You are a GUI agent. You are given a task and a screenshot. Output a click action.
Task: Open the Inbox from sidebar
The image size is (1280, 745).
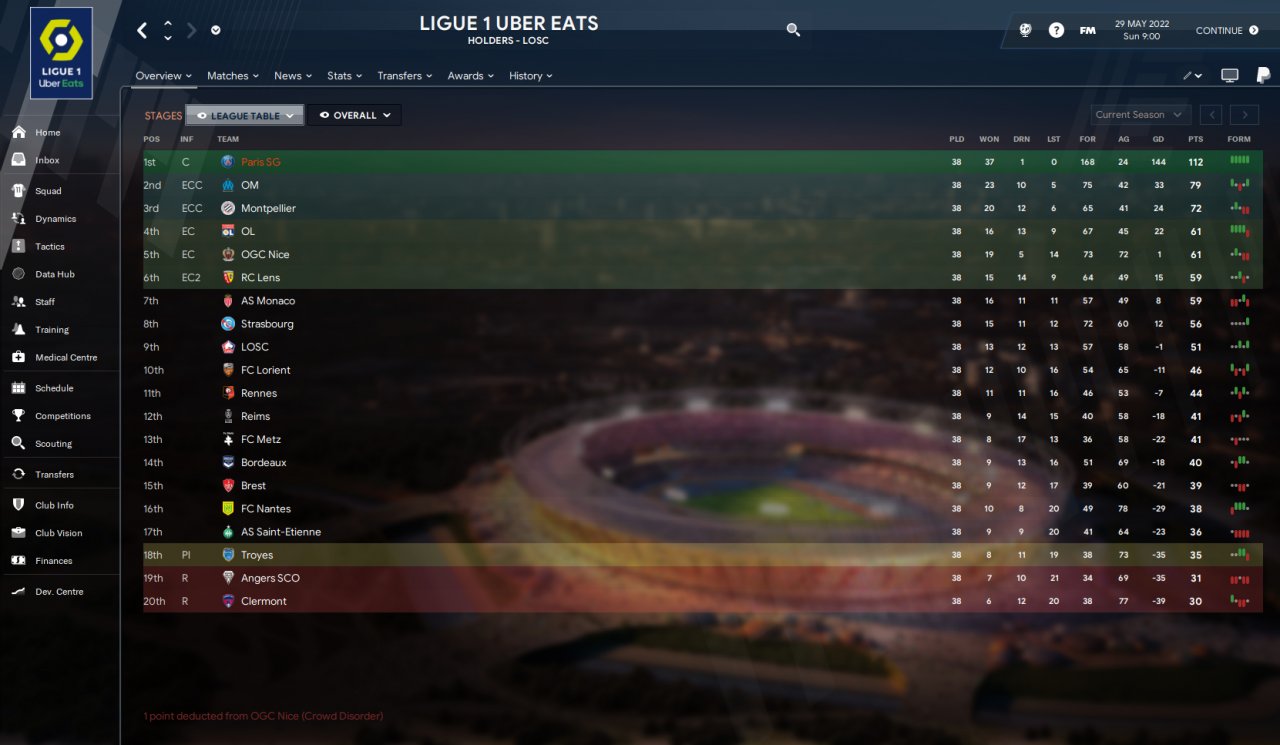point(47,160)
